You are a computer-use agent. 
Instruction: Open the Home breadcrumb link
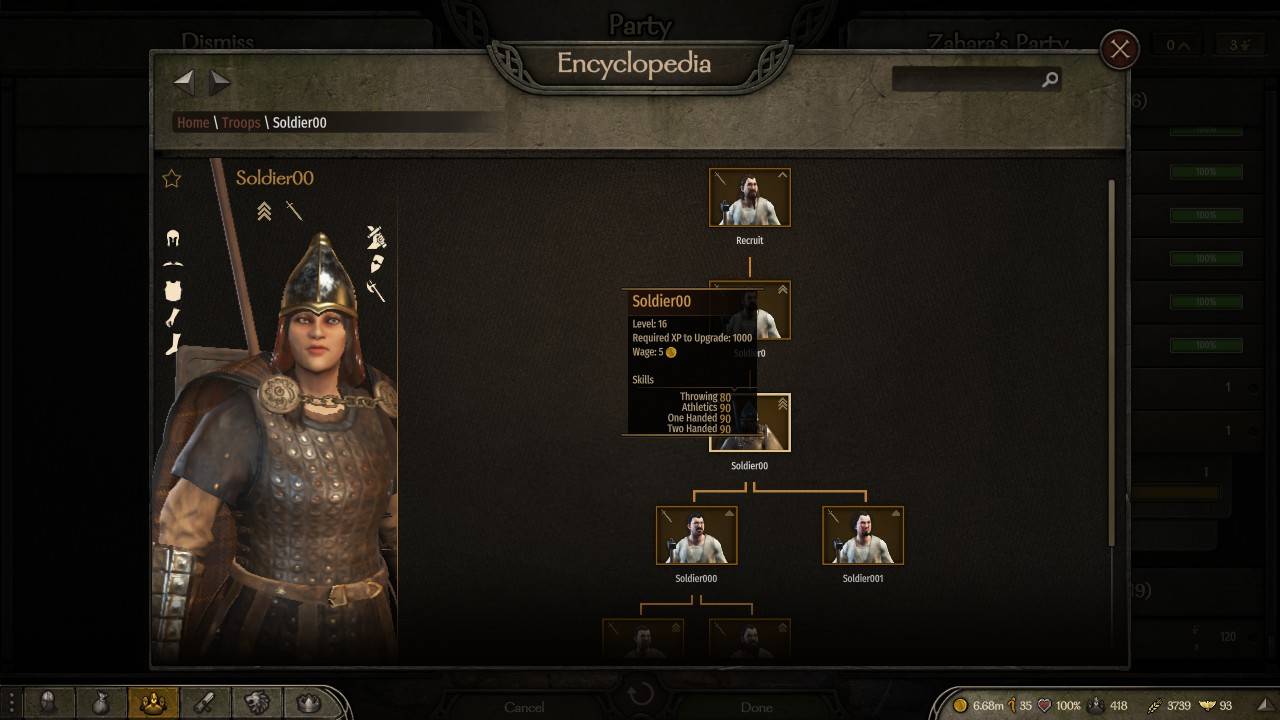pyautogui.click(x=193, y=123)
